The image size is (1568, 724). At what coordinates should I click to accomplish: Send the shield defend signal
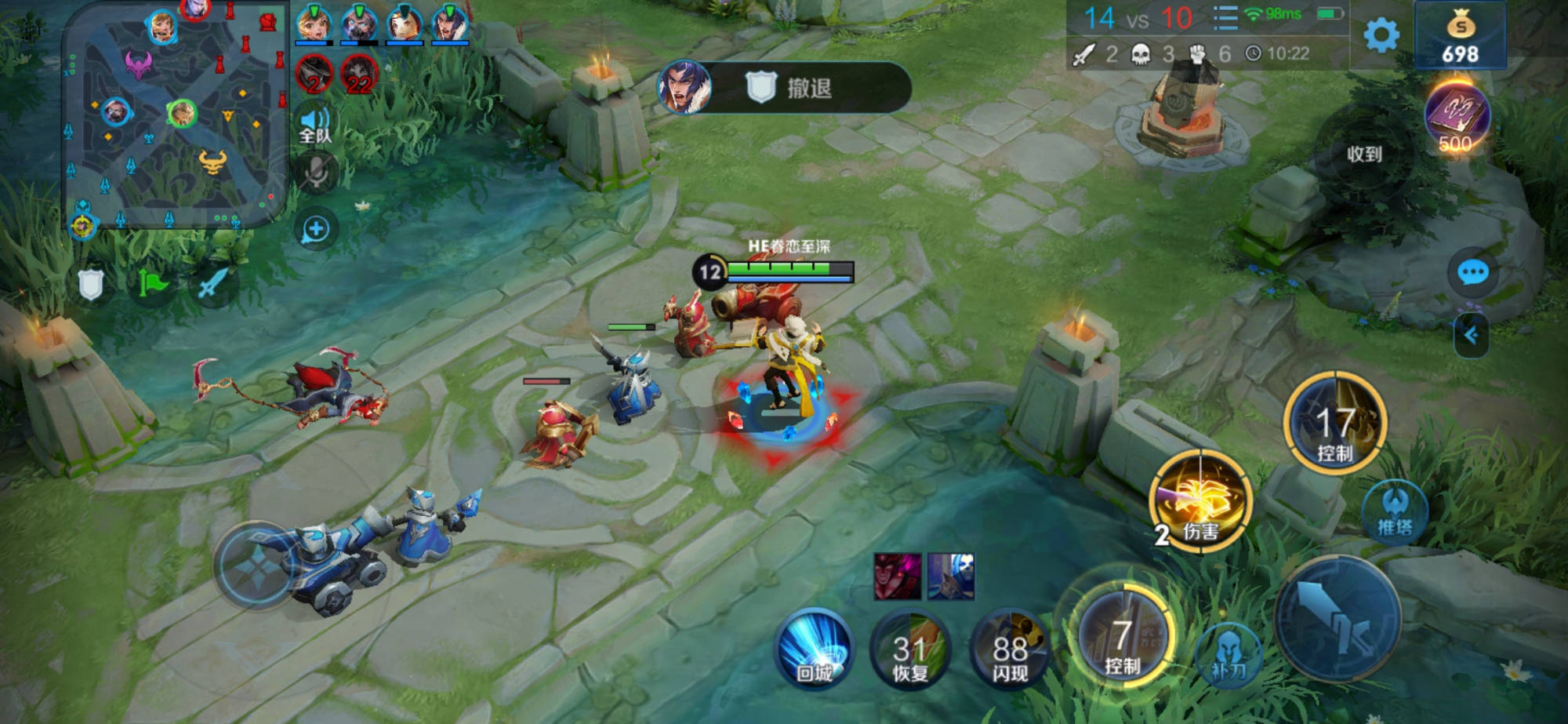[91, 284]
